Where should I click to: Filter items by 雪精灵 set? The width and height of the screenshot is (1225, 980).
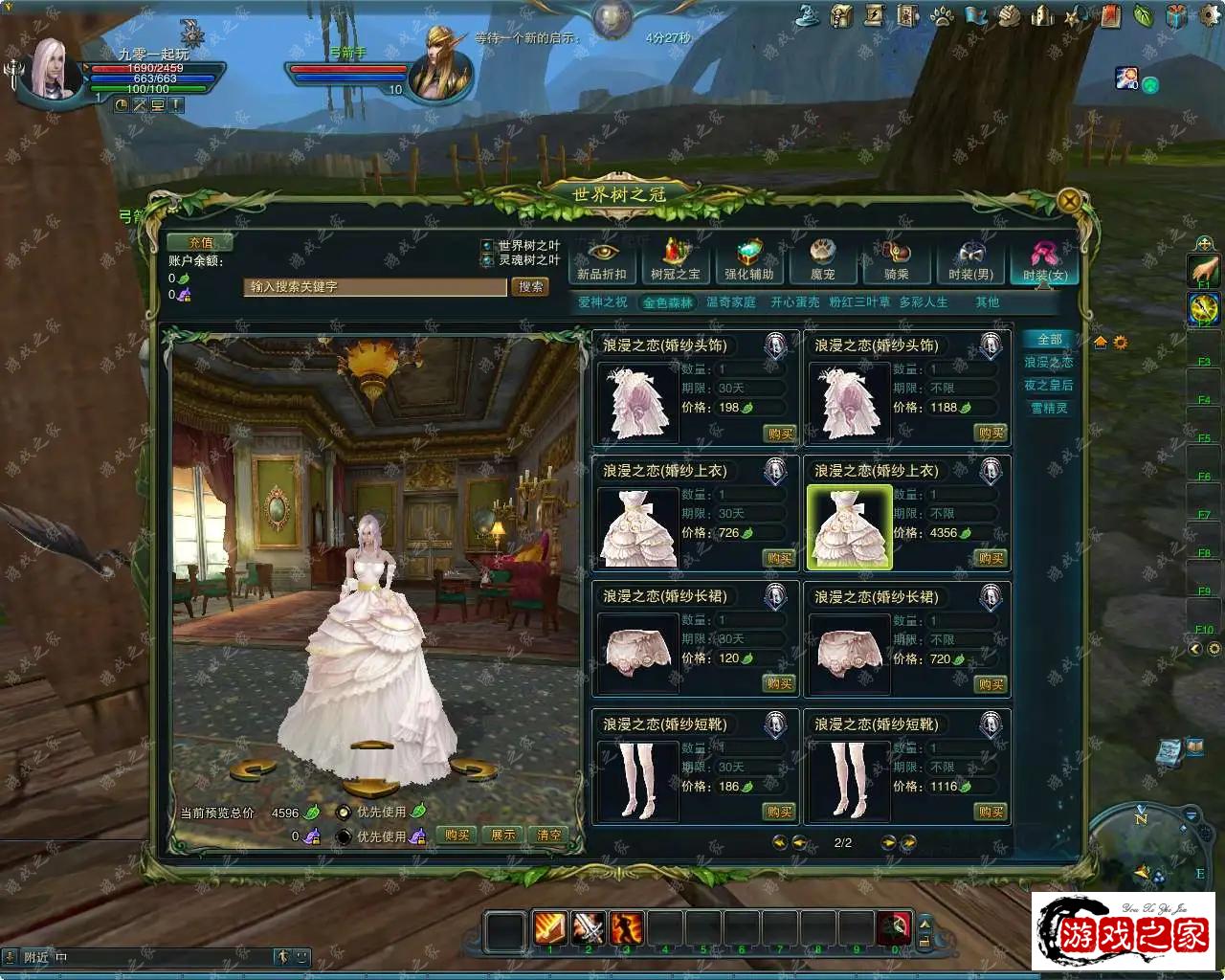tap(1049, 409)
